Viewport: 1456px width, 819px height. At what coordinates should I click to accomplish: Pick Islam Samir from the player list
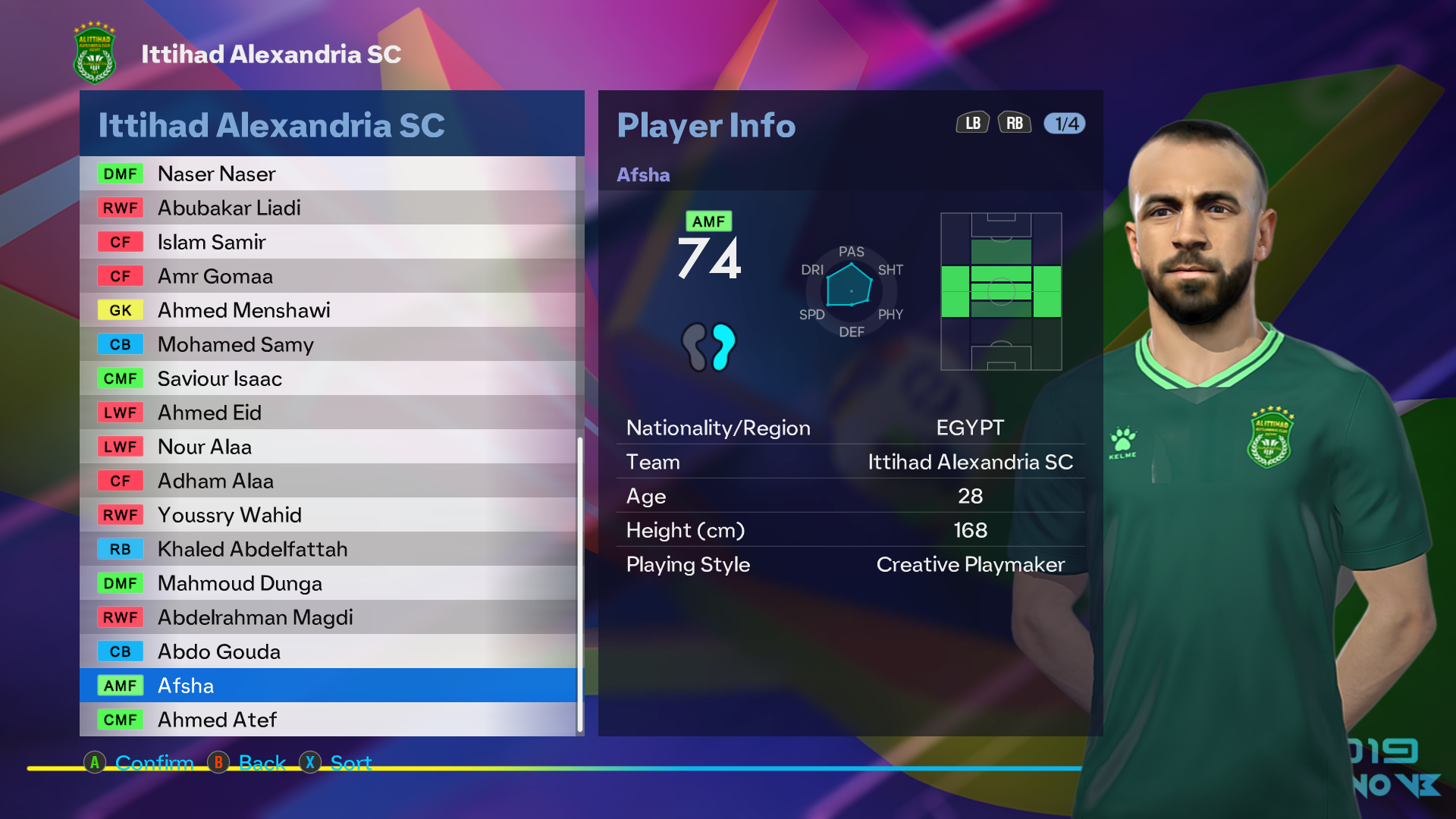click(328, 242)
